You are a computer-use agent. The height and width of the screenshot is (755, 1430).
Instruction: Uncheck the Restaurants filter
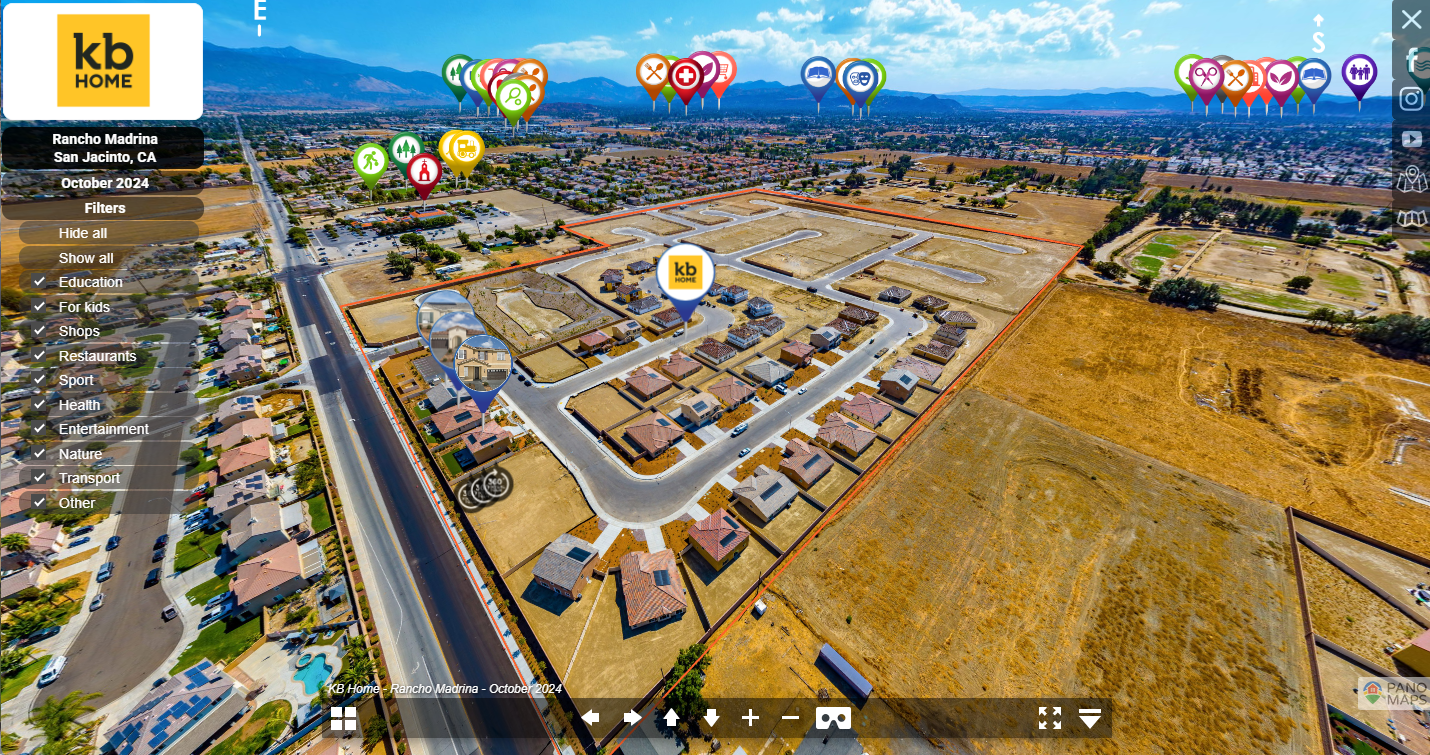click(x=40, y=356)
